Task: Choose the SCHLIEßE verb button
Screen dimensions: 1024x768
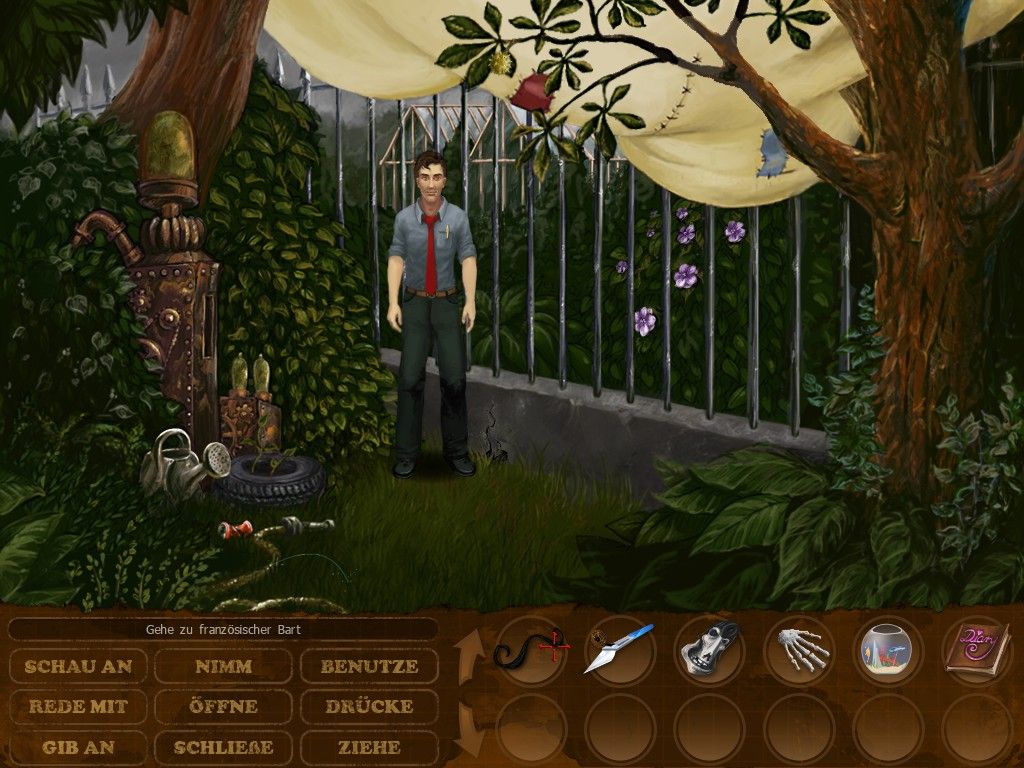Action: coord(224,747)
